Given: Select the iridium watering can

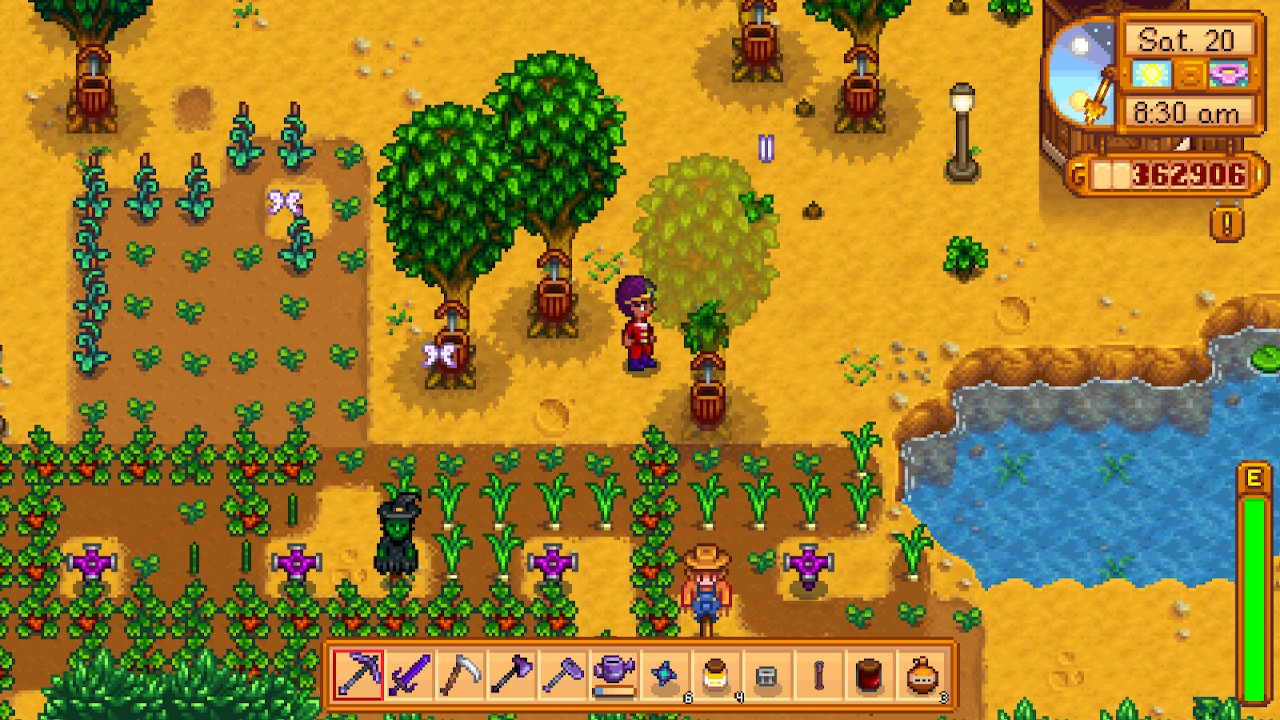Looking at the screenshot, I should 614,675.
